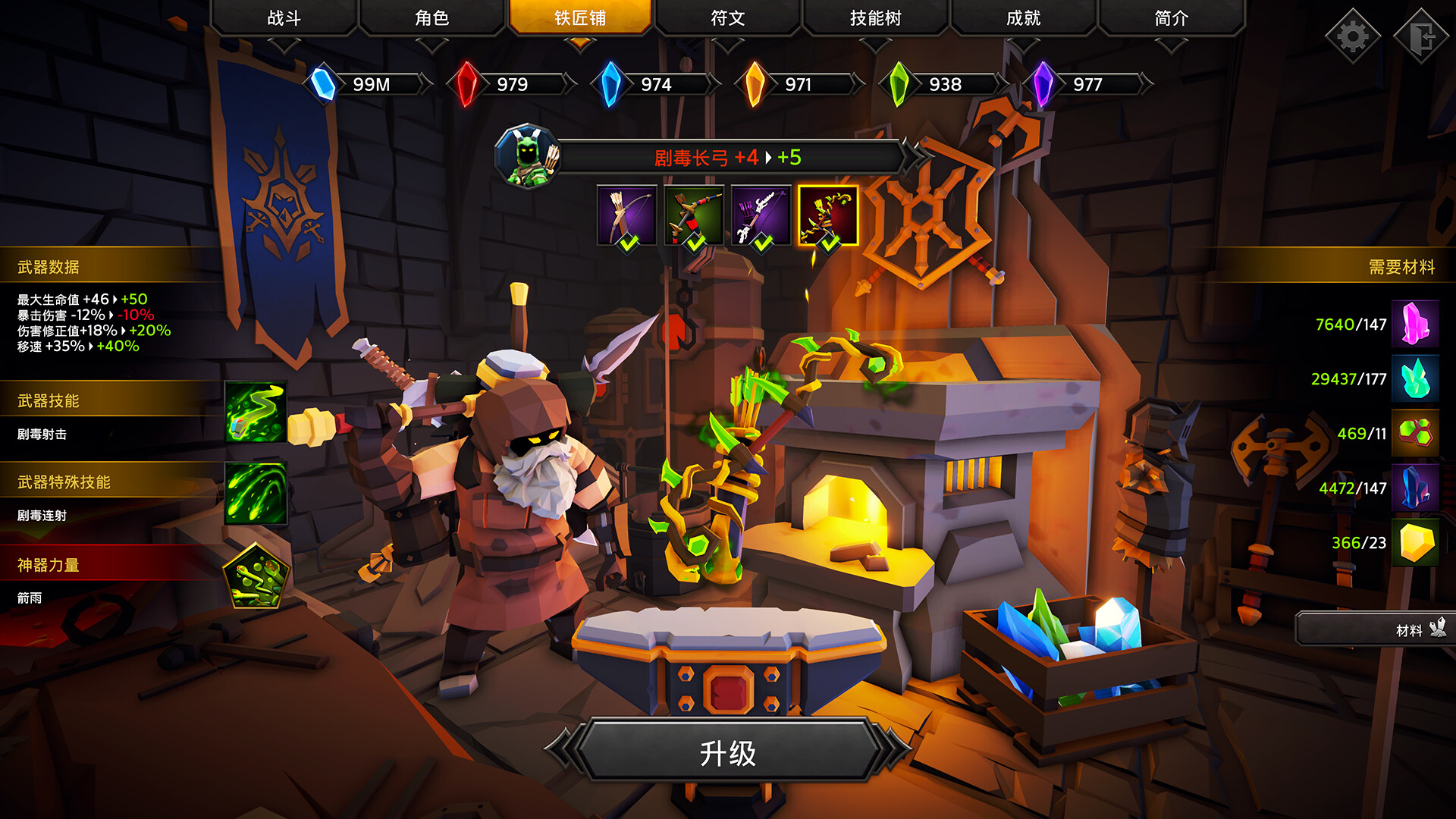This screenshot has width=1456, height=819.
Task: Switch to the 战斗 tab
Action: tap(284, 17)
